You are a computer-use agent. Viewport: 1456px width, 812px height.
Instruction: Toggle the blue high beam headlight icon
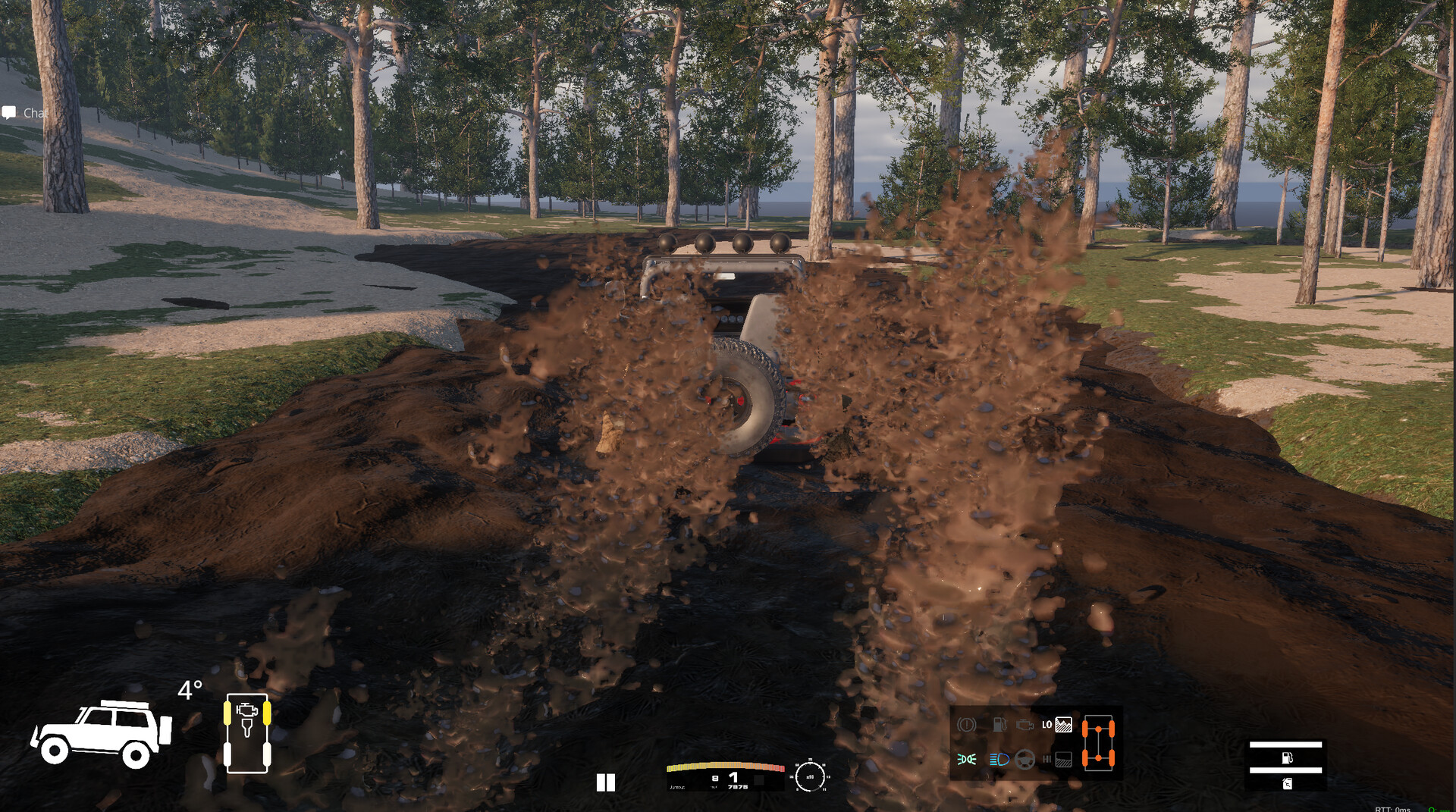pos(999,759)
